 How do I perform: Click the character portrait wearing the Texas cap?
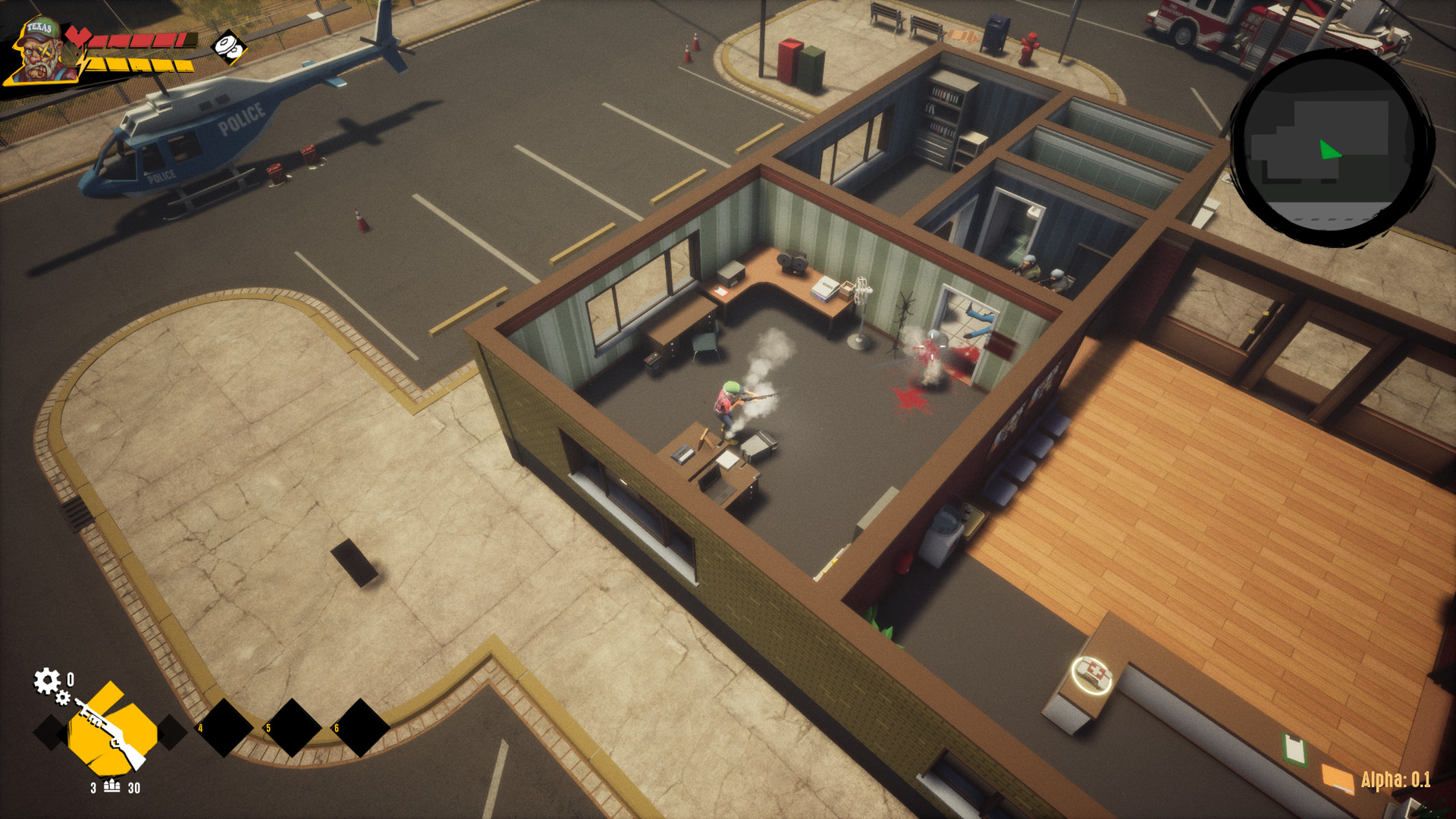click(39, 50)
